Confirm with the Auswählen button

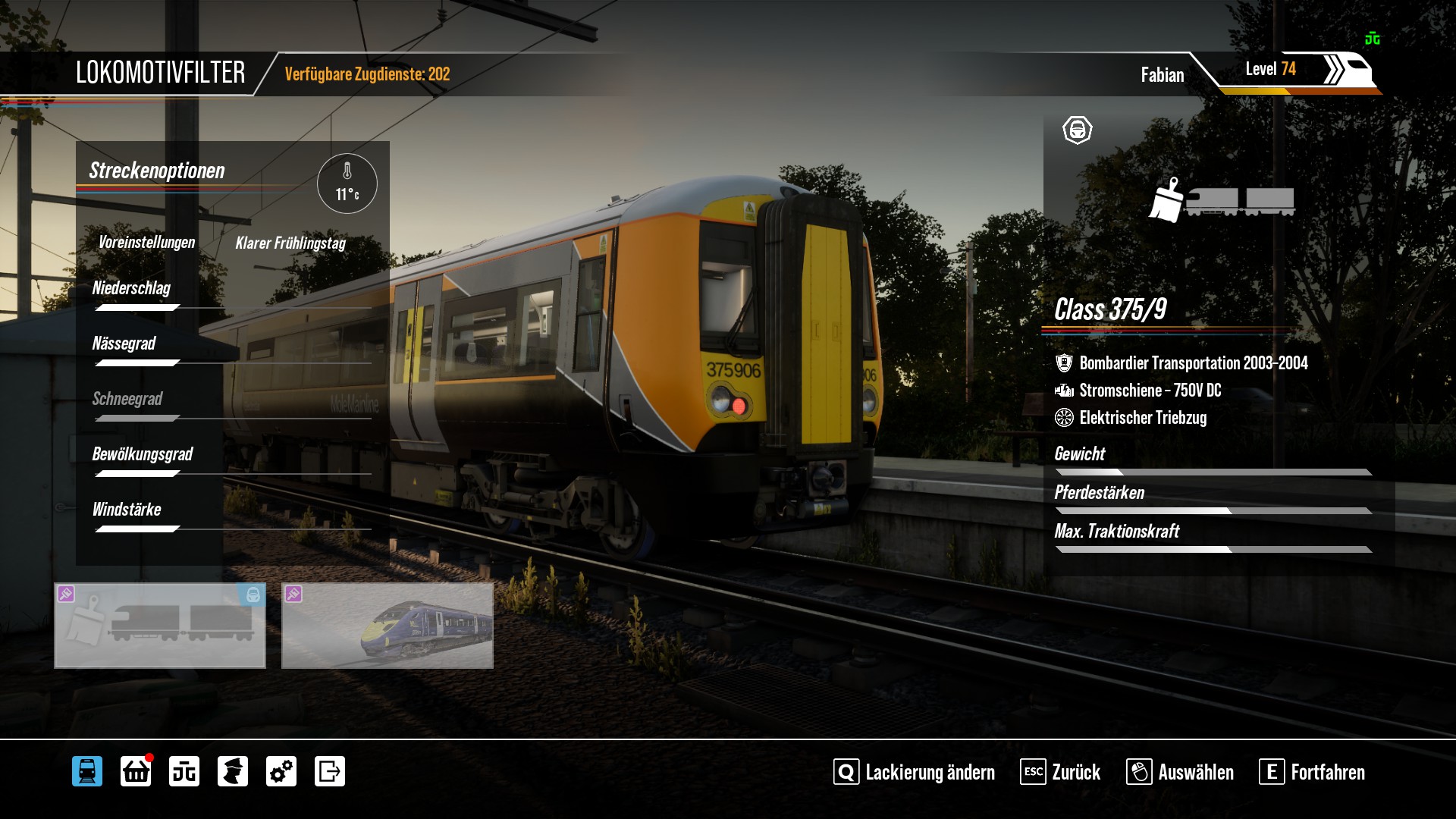[x=1180, y=772]
